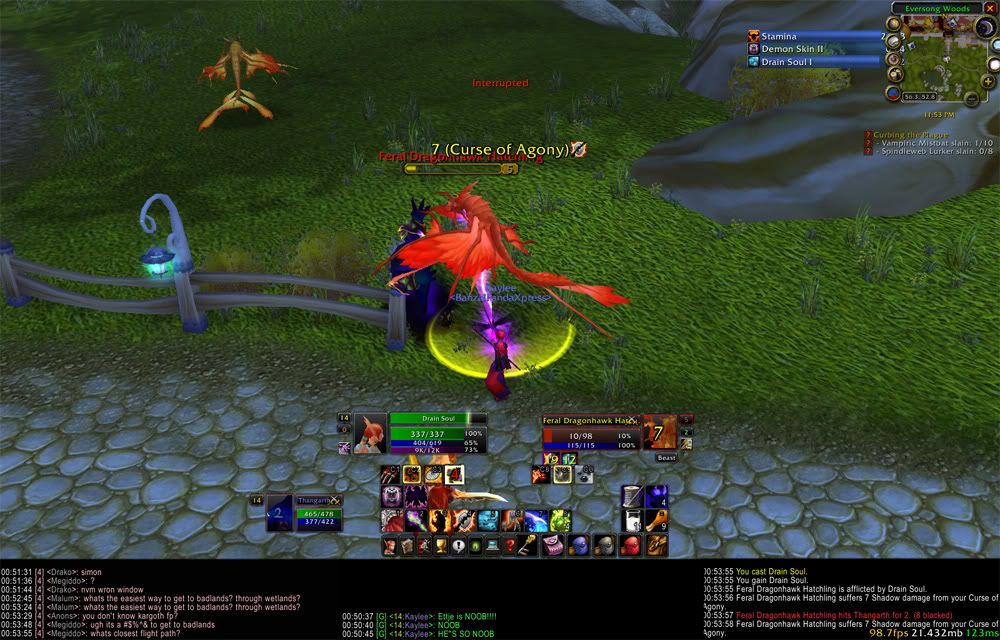Open the spellbook micro button
This screenshot has width=1000, height=640.
(x=407, y=545)
